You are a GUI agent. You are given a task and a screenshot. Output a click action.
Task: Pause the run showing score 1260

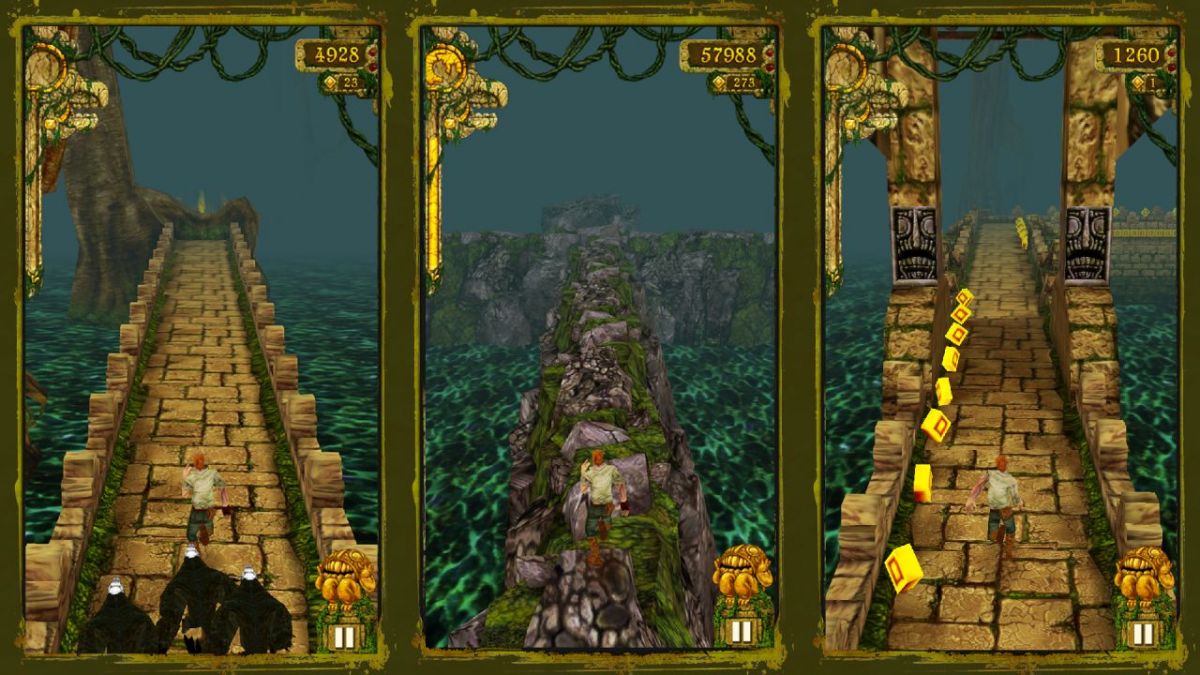click(x=1141, y=632)
